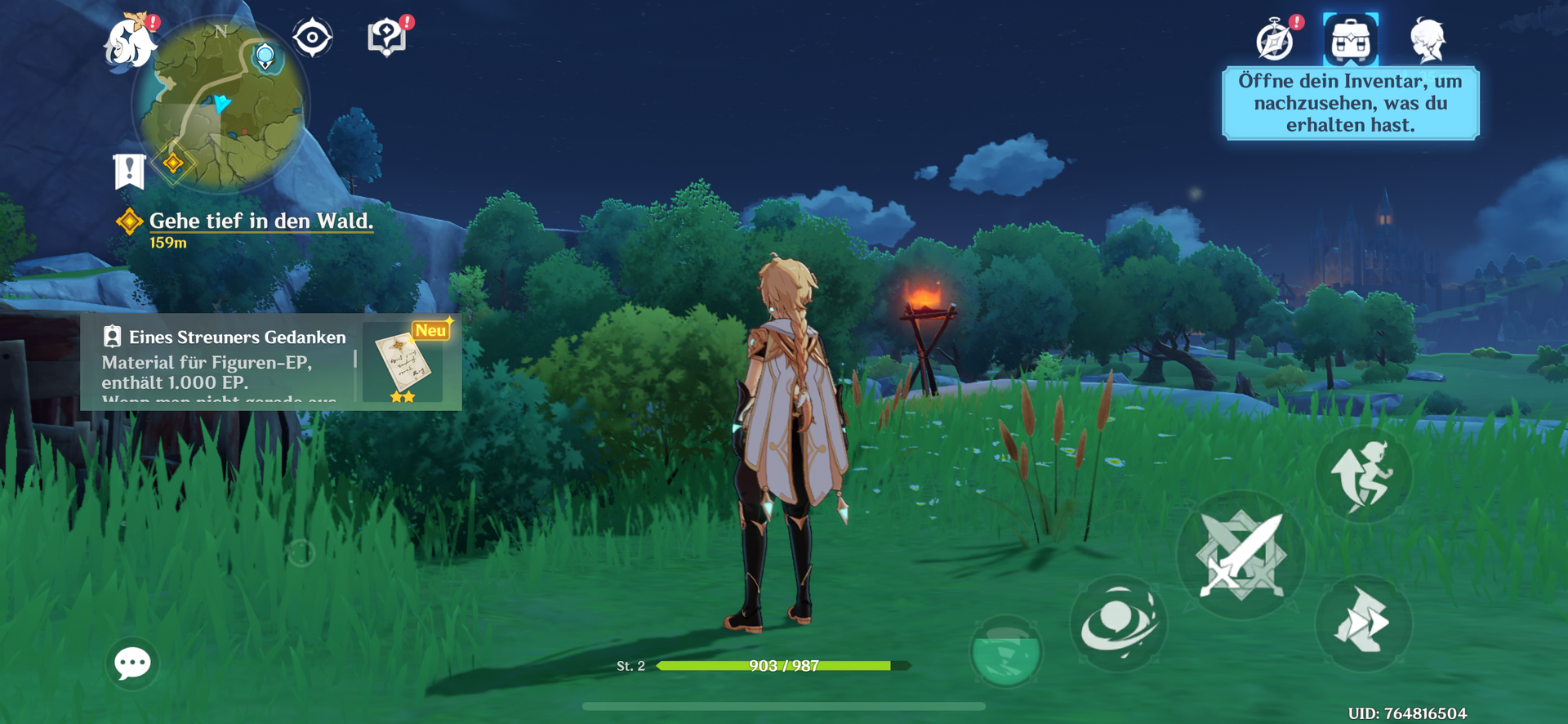Open the tutorial question mark icon

pos(387,38)
